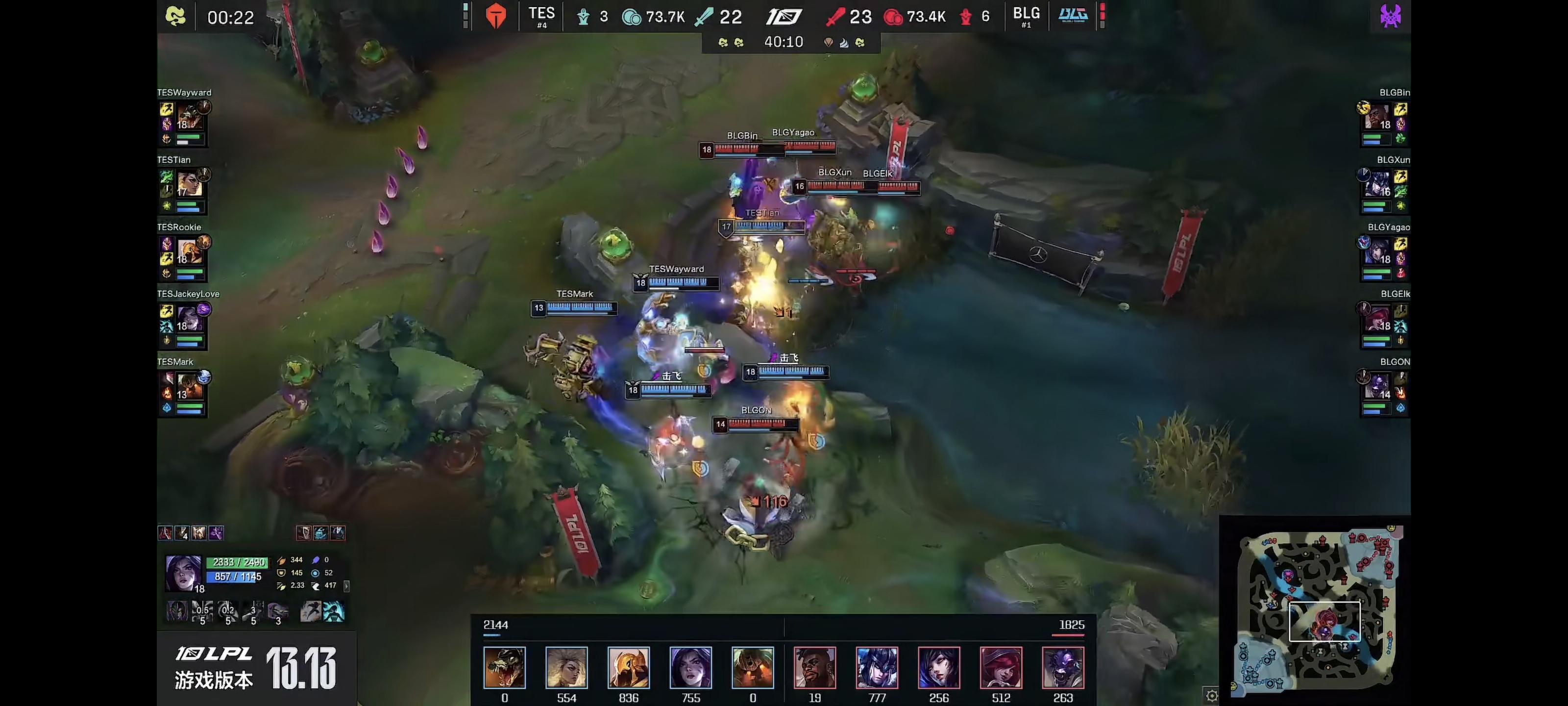
Task: Select the damage portrait showing 554
Action: [x=566, y=668]
